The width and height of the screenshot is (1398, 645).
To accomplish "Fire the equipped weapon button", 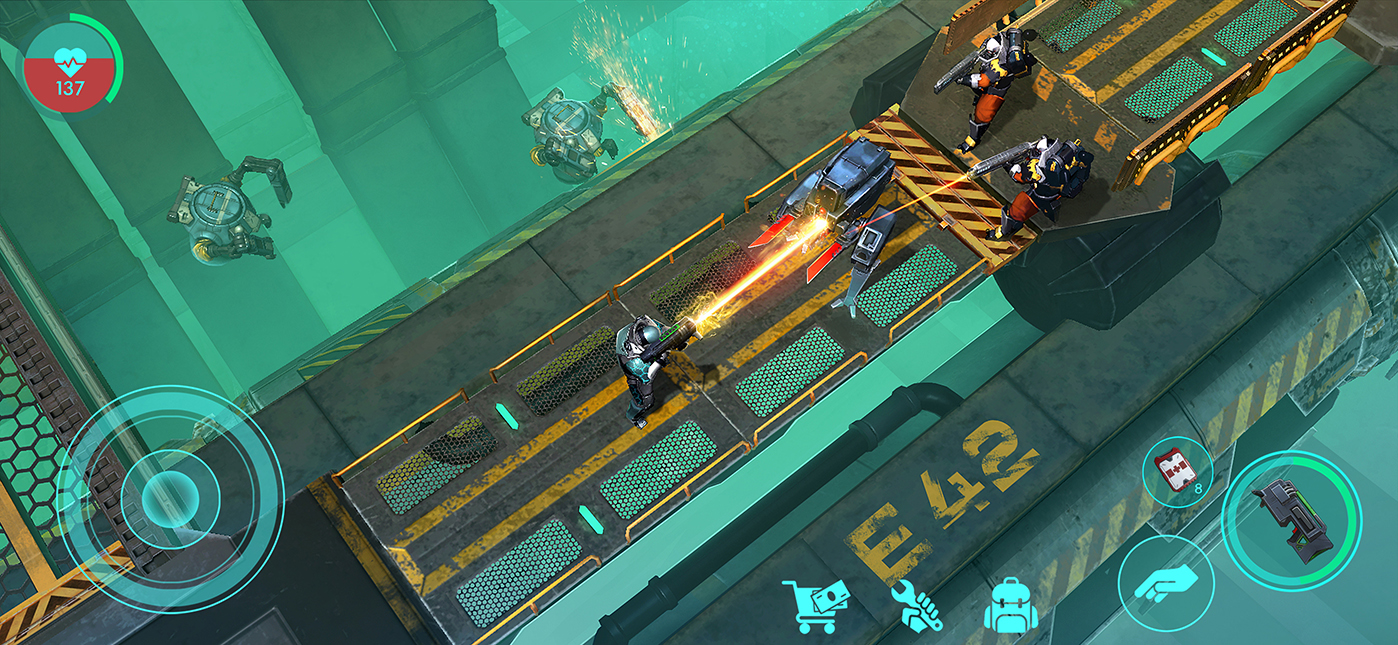I will pyautogui.click(x=1290, y=520).
